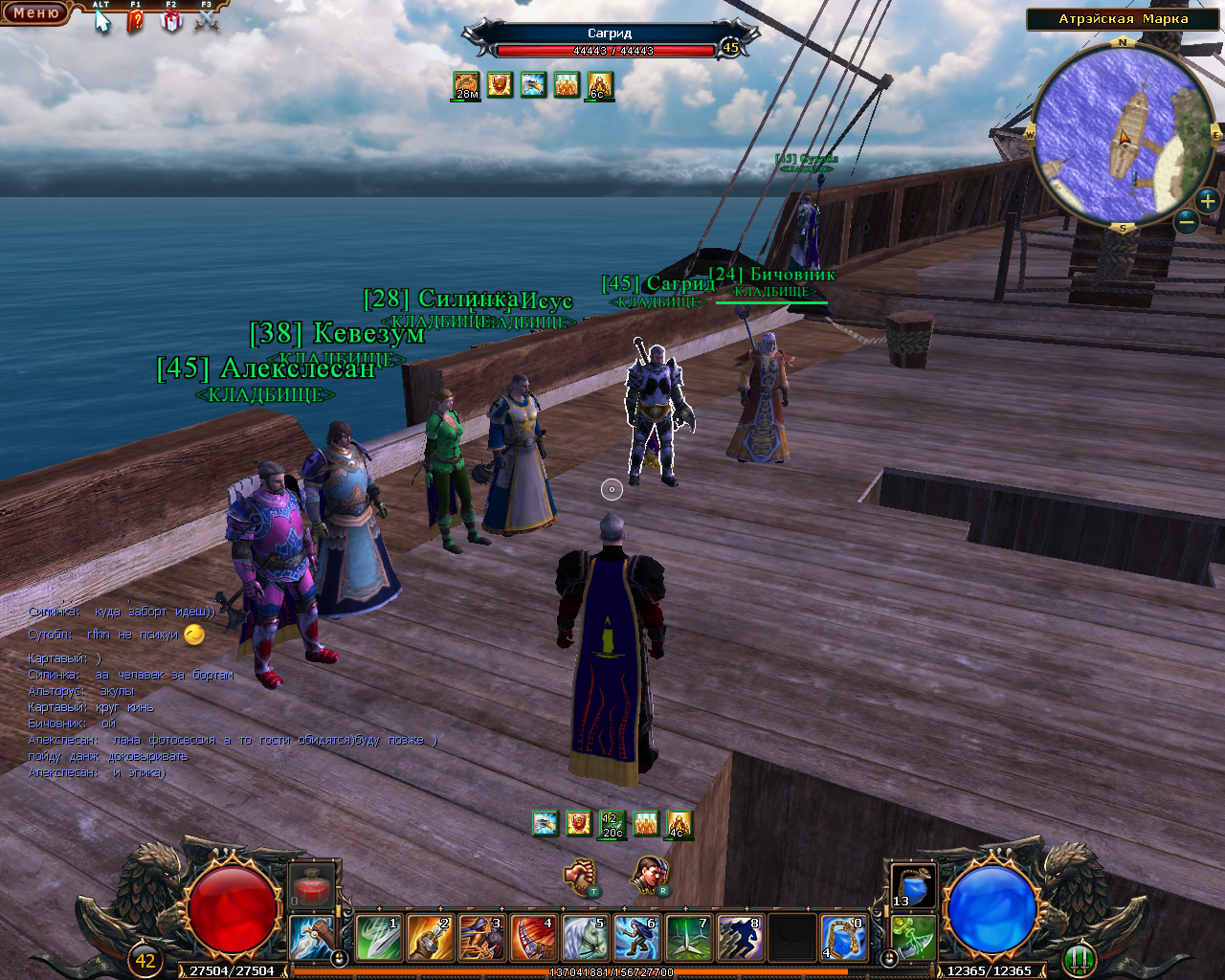This screenshot has width=1225, height=980.
Task: Zoom in the minimap with plus button
Action: click(1208, 200)
